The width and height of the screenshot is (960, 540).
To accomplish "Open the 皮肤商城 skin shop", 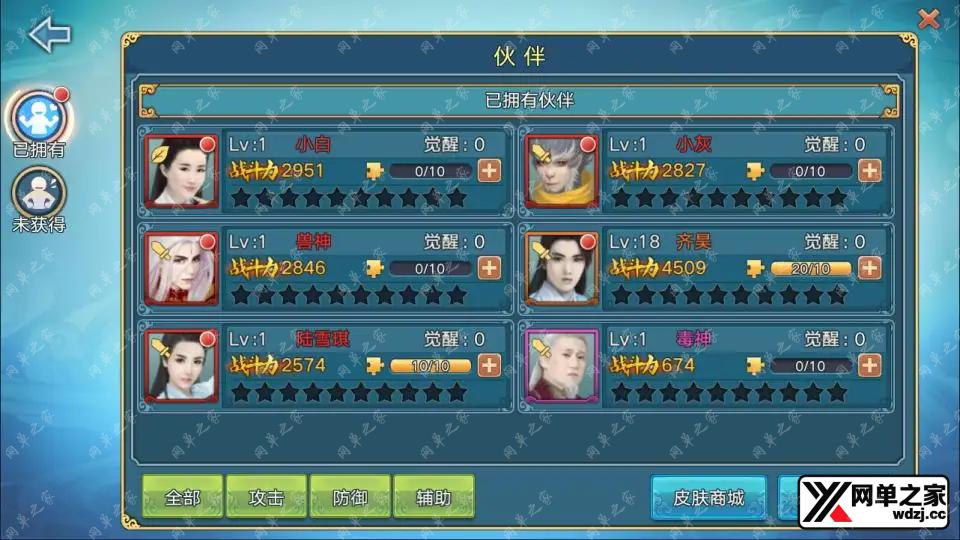I will (x=708, y=497).
